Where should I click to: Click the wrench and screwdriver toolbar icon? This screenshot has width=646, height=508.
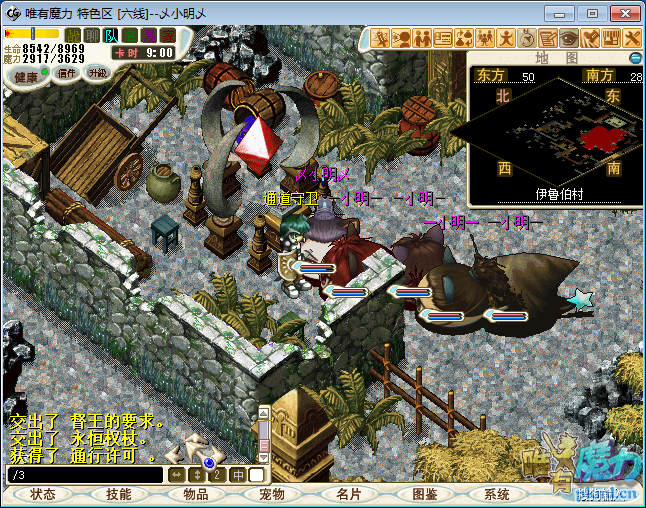tap(632, 38)
